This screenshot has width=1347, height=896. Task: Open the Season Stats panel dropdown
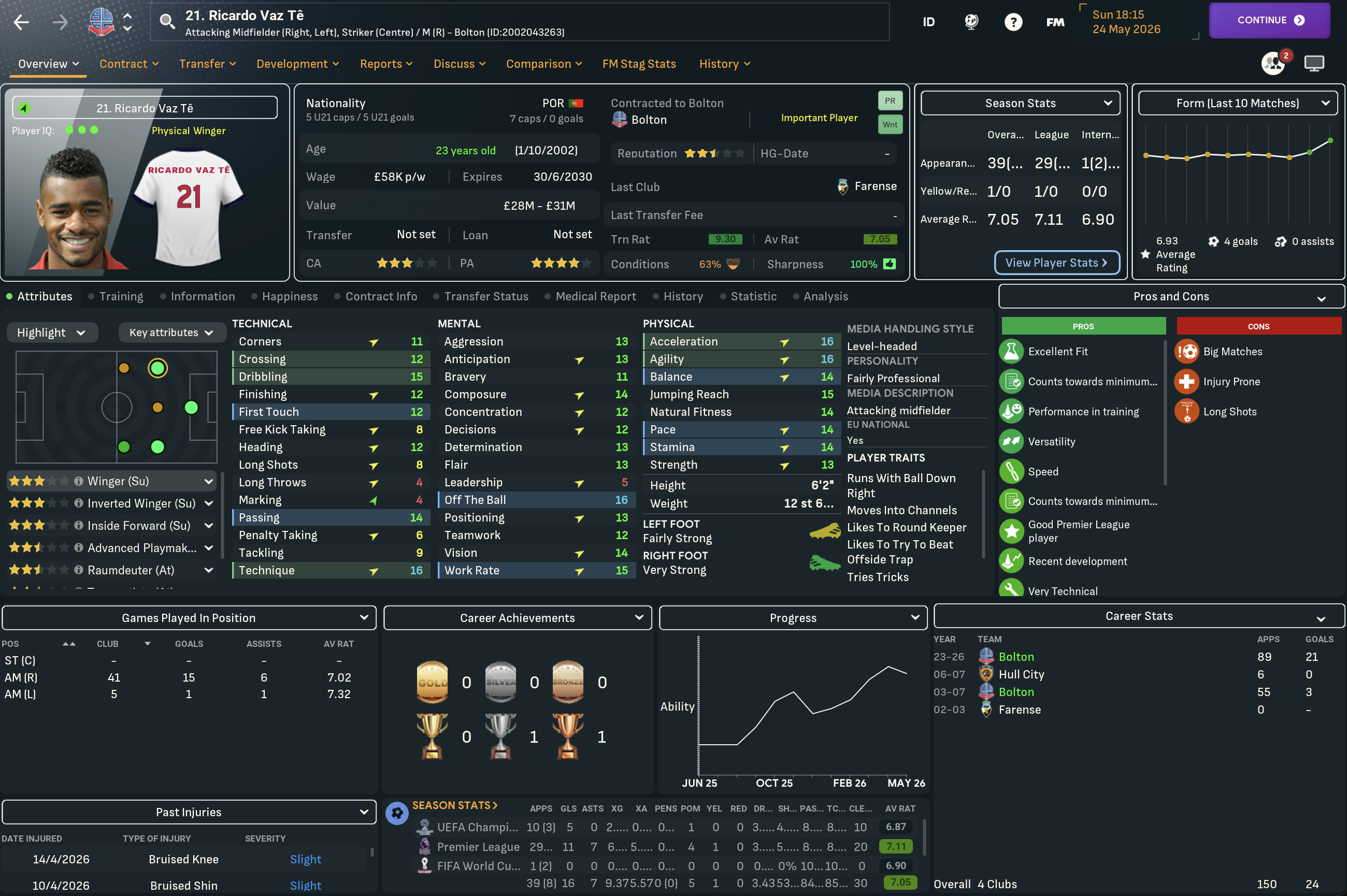[1108, 103]
